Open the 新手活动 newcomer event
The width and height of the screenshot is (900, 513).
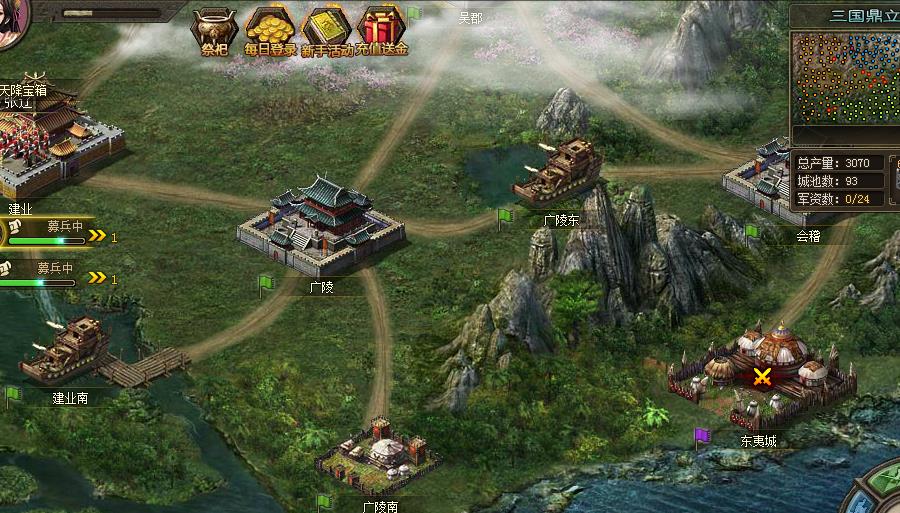[327, 30]
